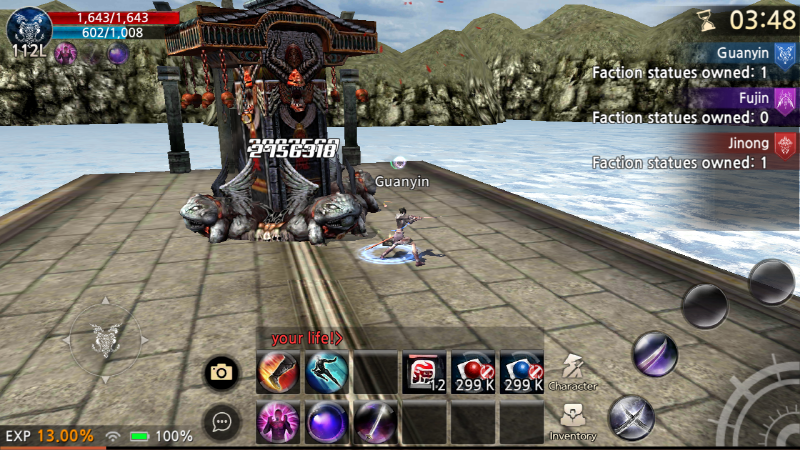Select the purple orb buff icon
This screenshot has width=800, height=450.
(117, 54)
